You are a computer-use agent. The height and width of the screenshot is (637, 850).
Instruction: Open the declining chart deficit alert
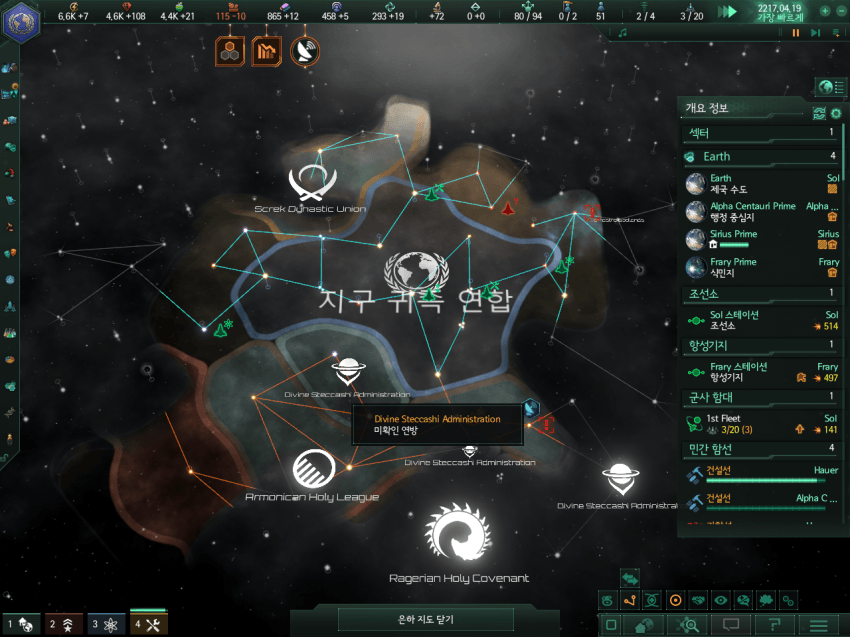[x=268, y=50]
